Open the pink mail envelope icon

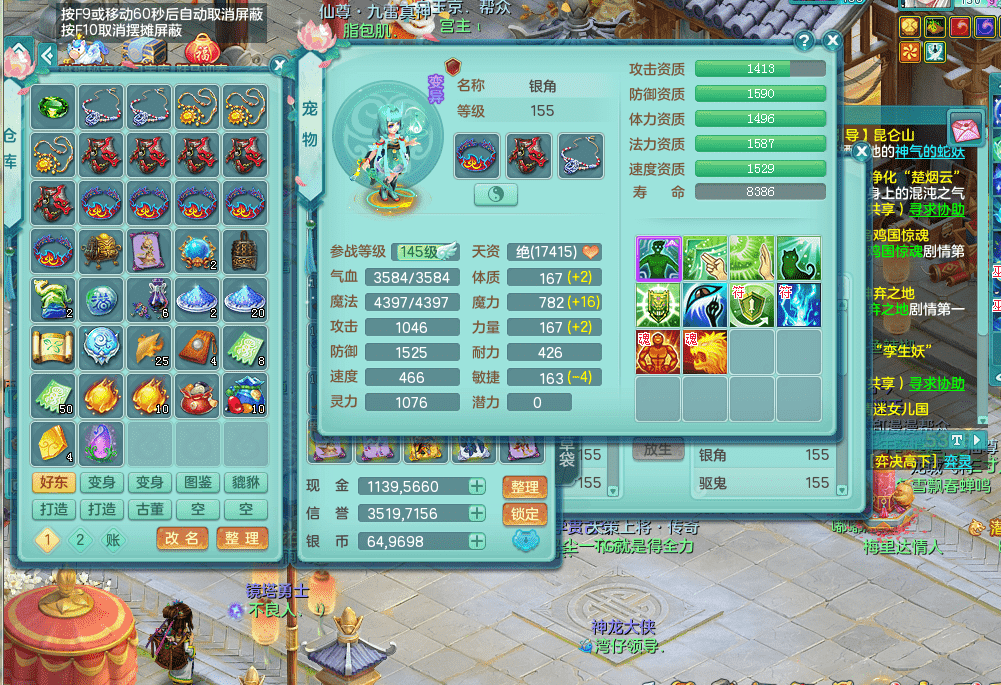[x=966, y=129]
